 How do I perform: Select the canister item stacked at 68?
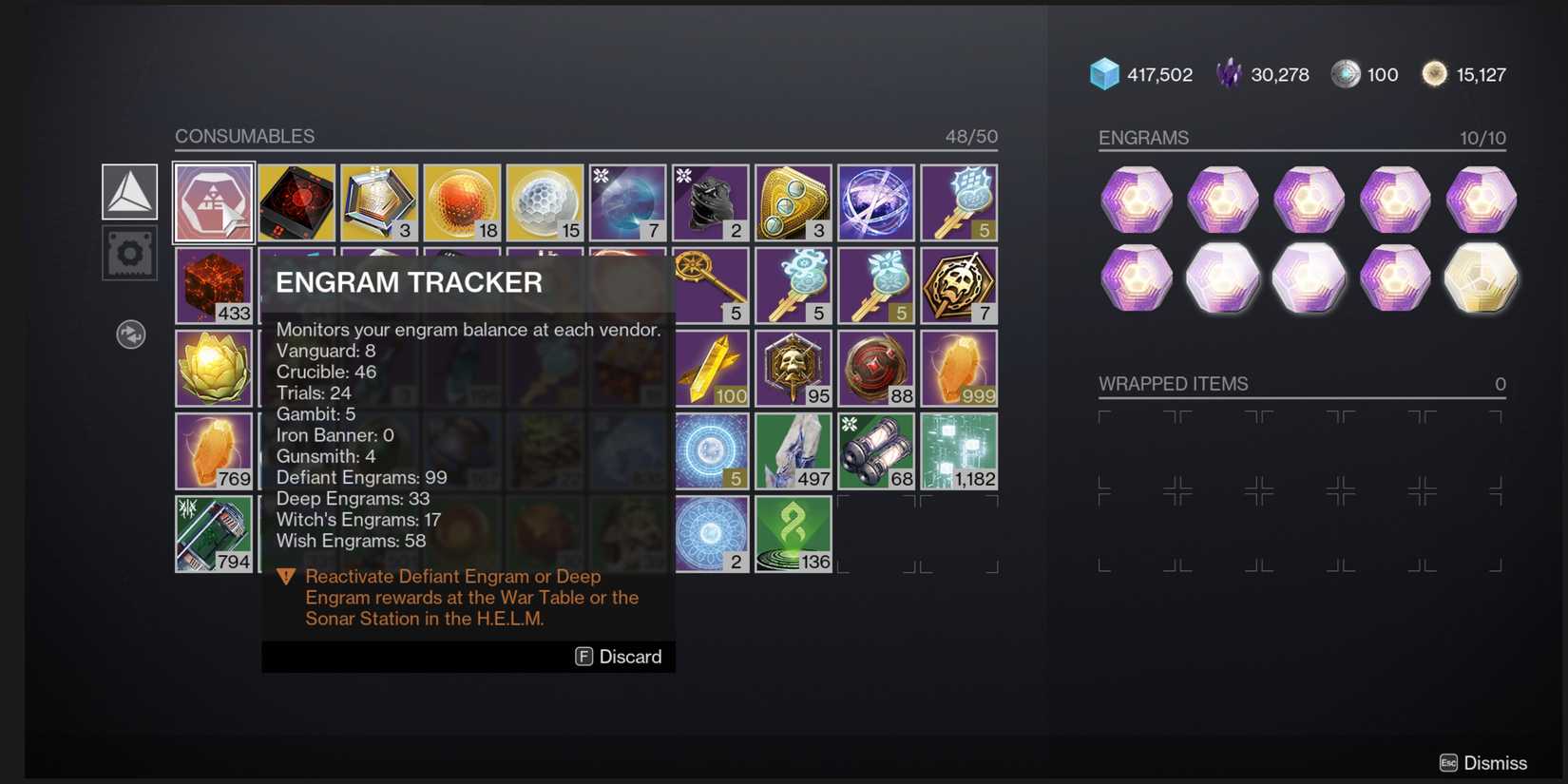click(875, 450)
